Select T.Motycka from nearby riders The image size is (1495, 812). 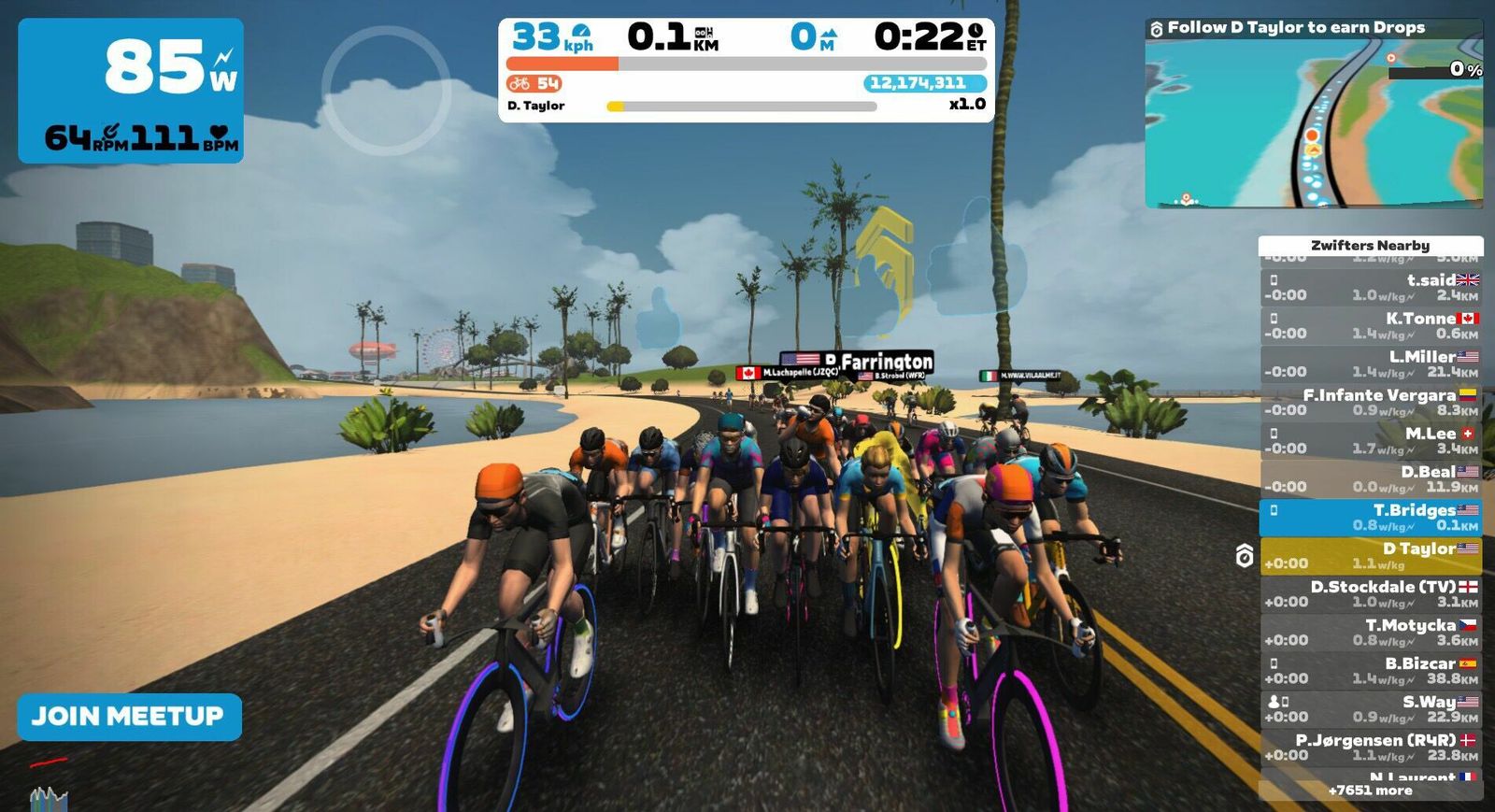pos(1371,633)
